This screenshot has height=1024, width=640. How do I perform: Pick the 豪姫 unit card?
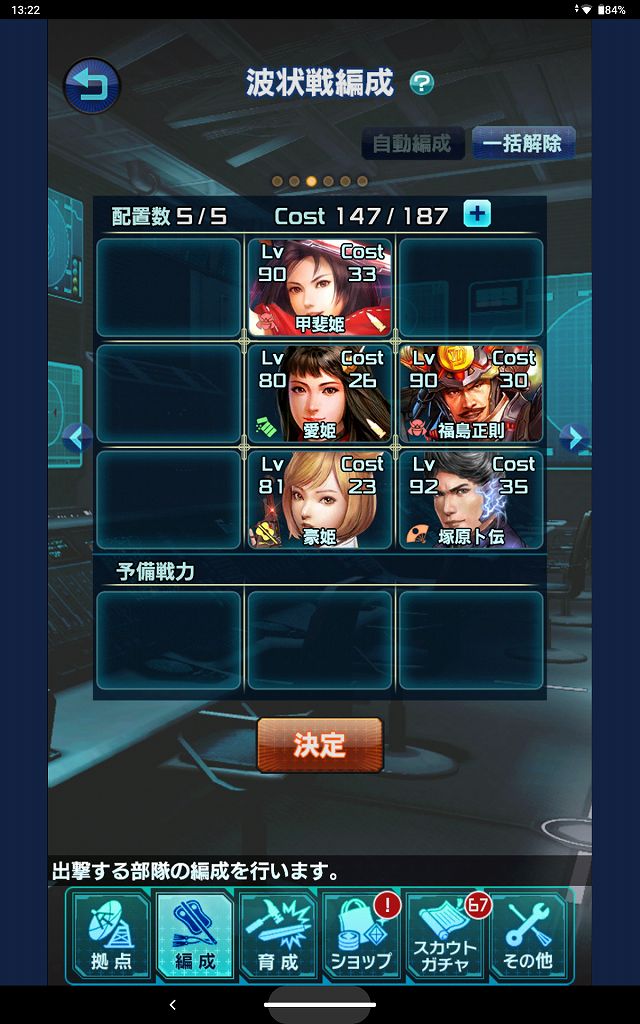pos(320,499)
